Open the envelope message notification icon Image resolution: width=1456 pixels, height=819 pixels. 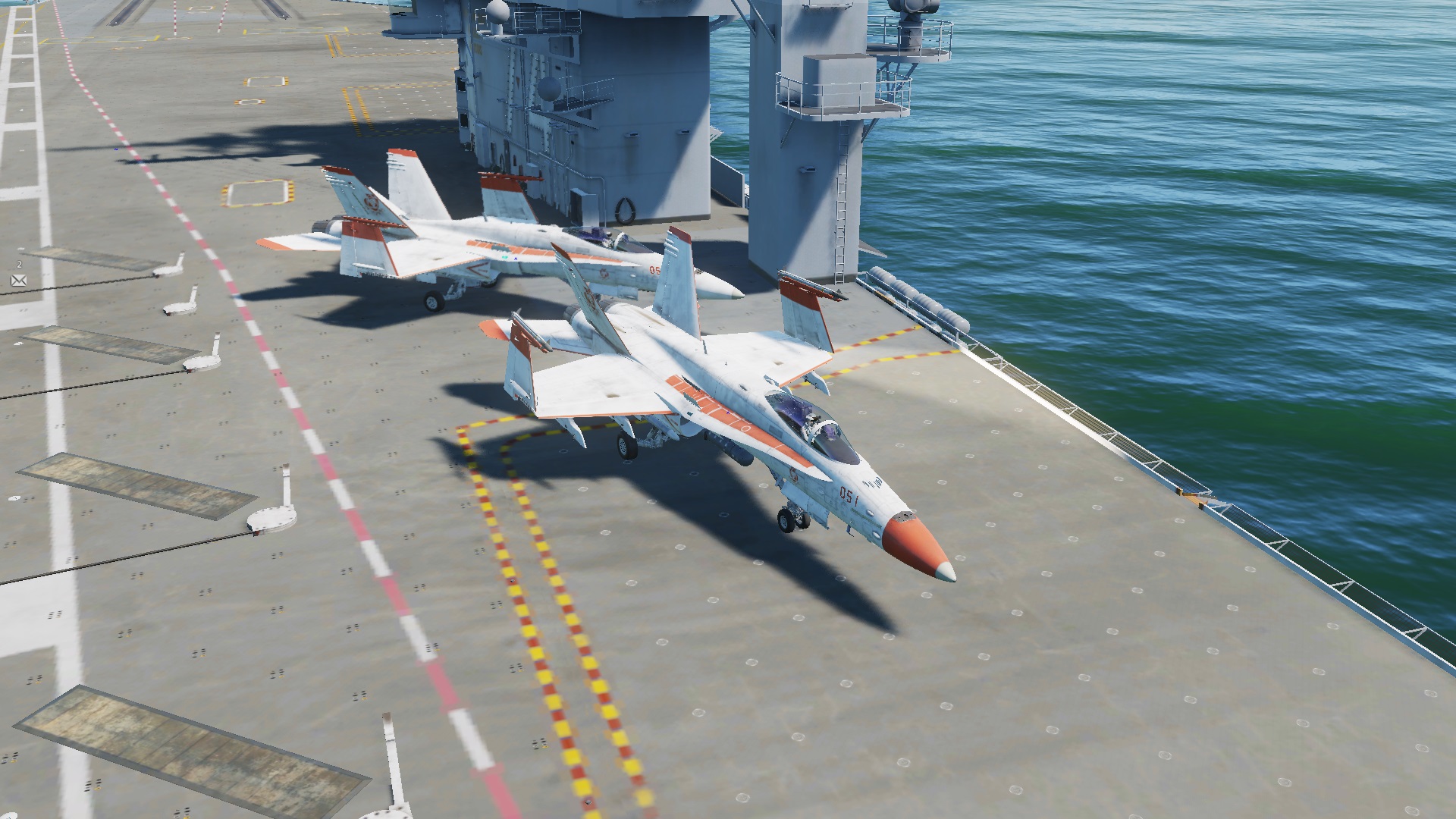tap(19, 281)
